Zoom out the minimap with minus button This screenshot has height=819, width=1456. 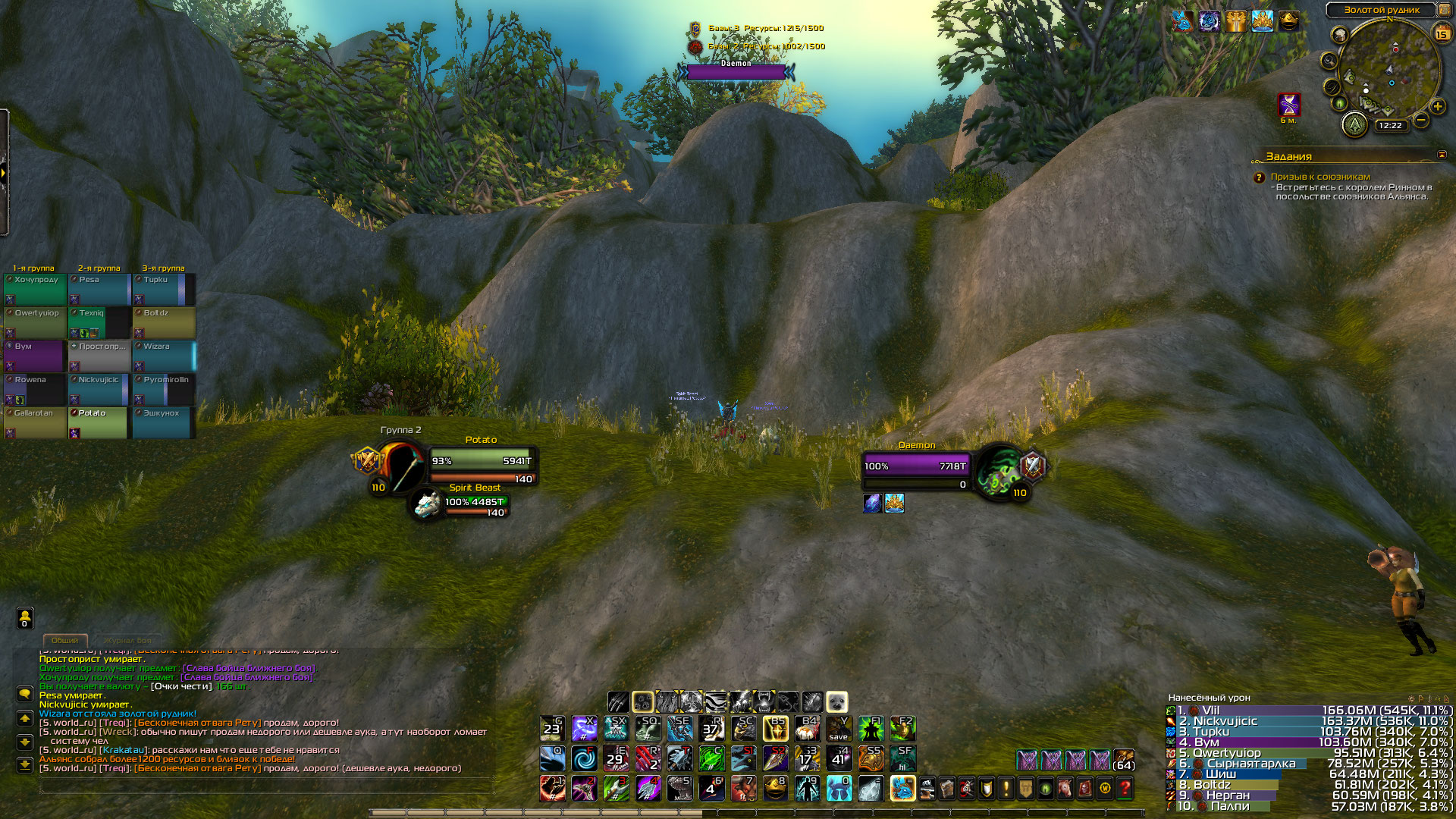click(1421, 121)
